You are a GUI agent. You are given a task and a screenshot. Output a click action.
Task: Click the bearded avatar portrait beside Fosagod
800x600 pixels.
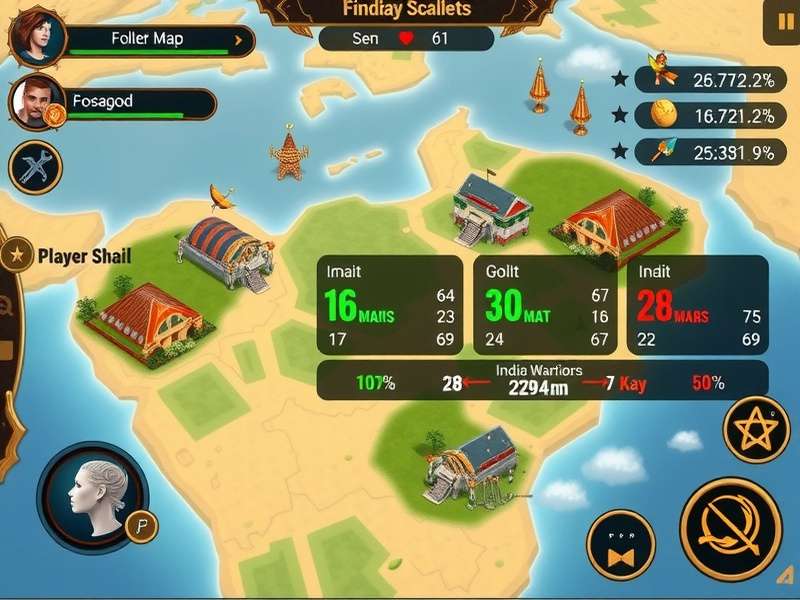(36, 103)
